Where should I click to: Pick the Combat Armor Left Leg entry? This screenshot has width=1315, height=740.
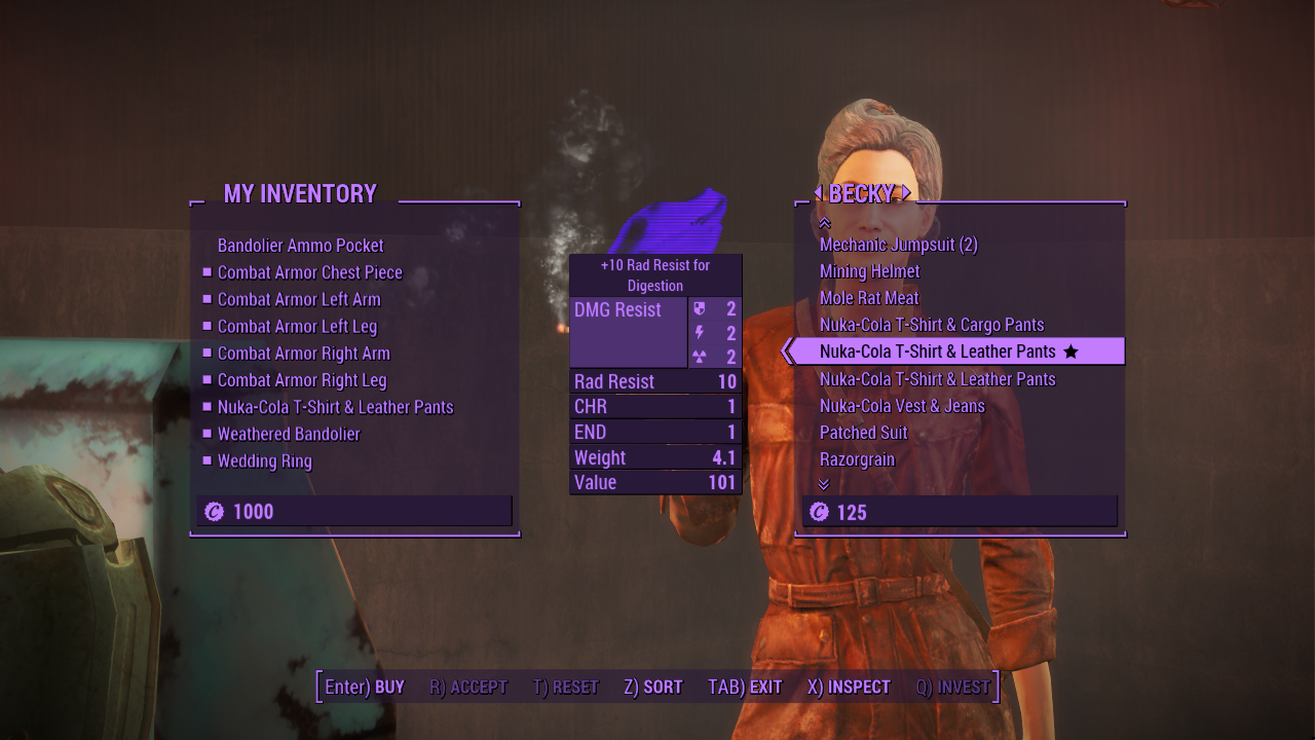point(297,327)
